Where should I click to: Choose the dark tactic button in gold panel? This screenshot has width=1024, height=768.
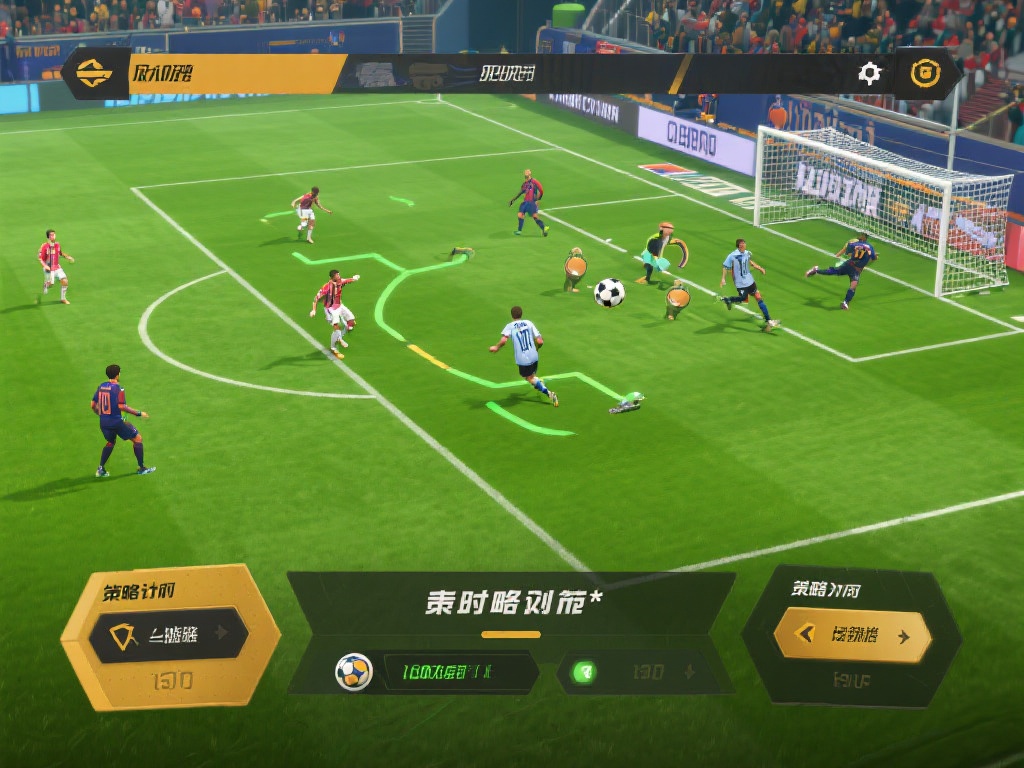(x=168, y=634)
